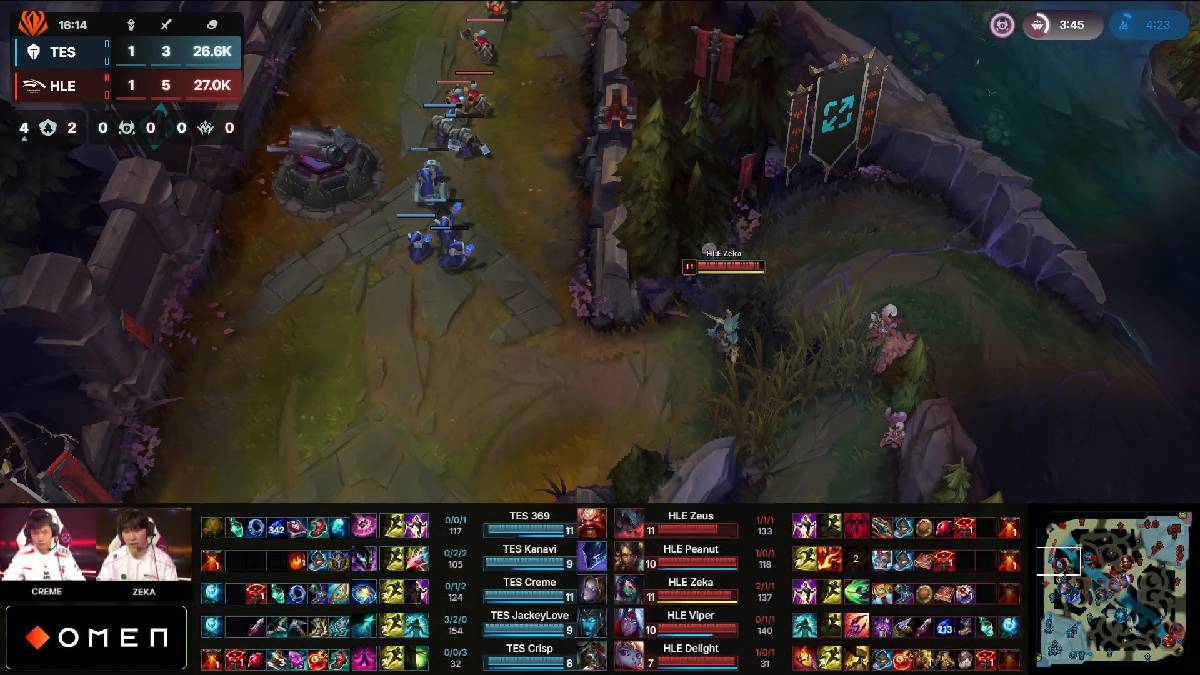Select TES JackeyLove's champion portrait
Screen dimensions: 1200x675
tap(591, 623)
